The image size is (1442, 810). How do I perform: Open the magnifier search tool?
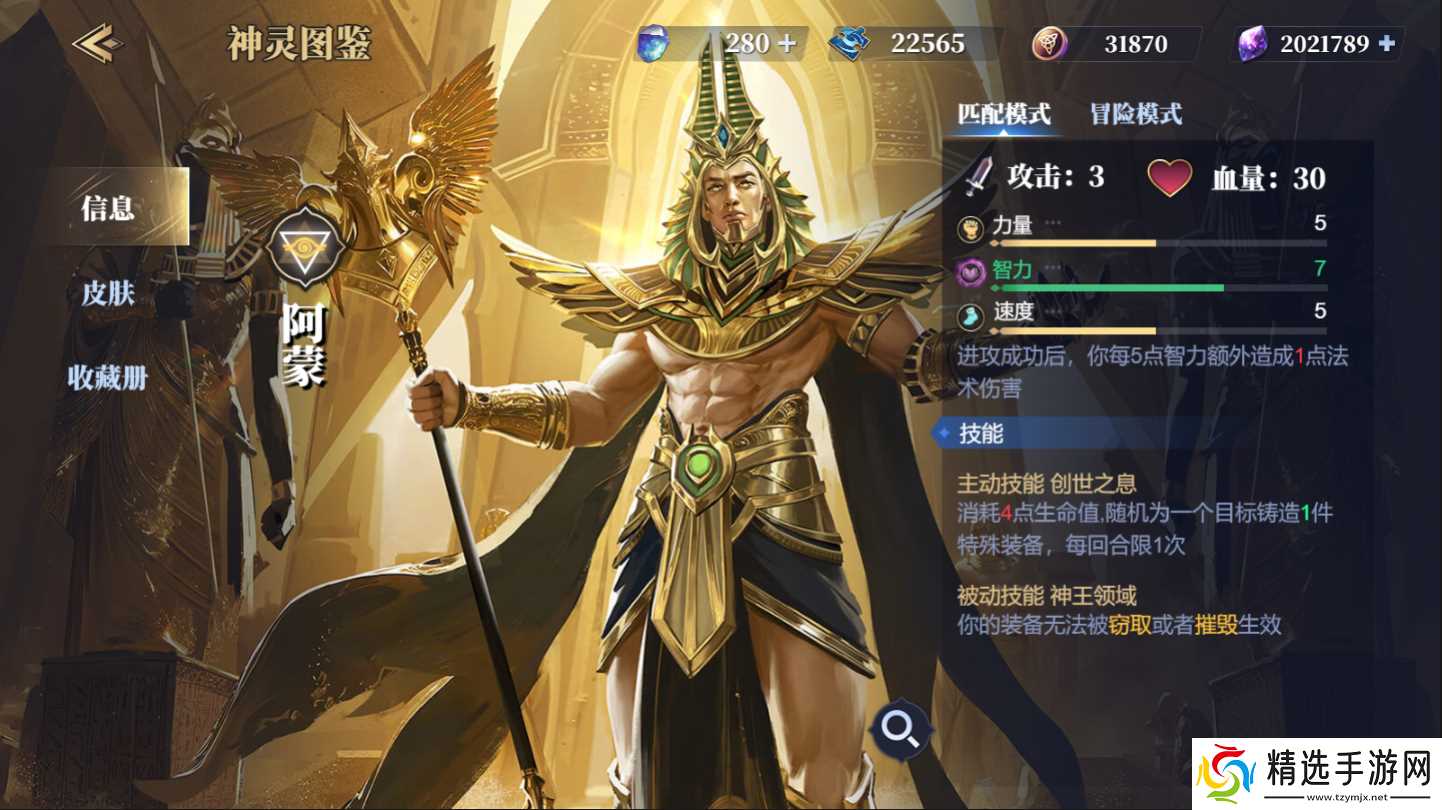click(902, 730)
